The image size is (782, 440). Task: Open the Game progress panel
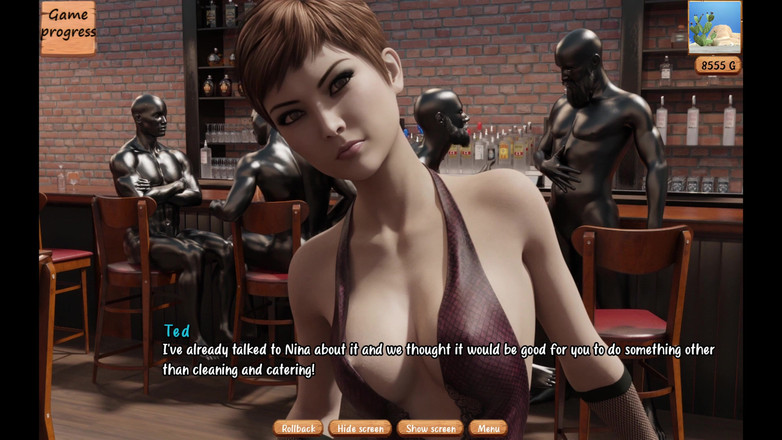pyautogui.click(x=68, y=27)
